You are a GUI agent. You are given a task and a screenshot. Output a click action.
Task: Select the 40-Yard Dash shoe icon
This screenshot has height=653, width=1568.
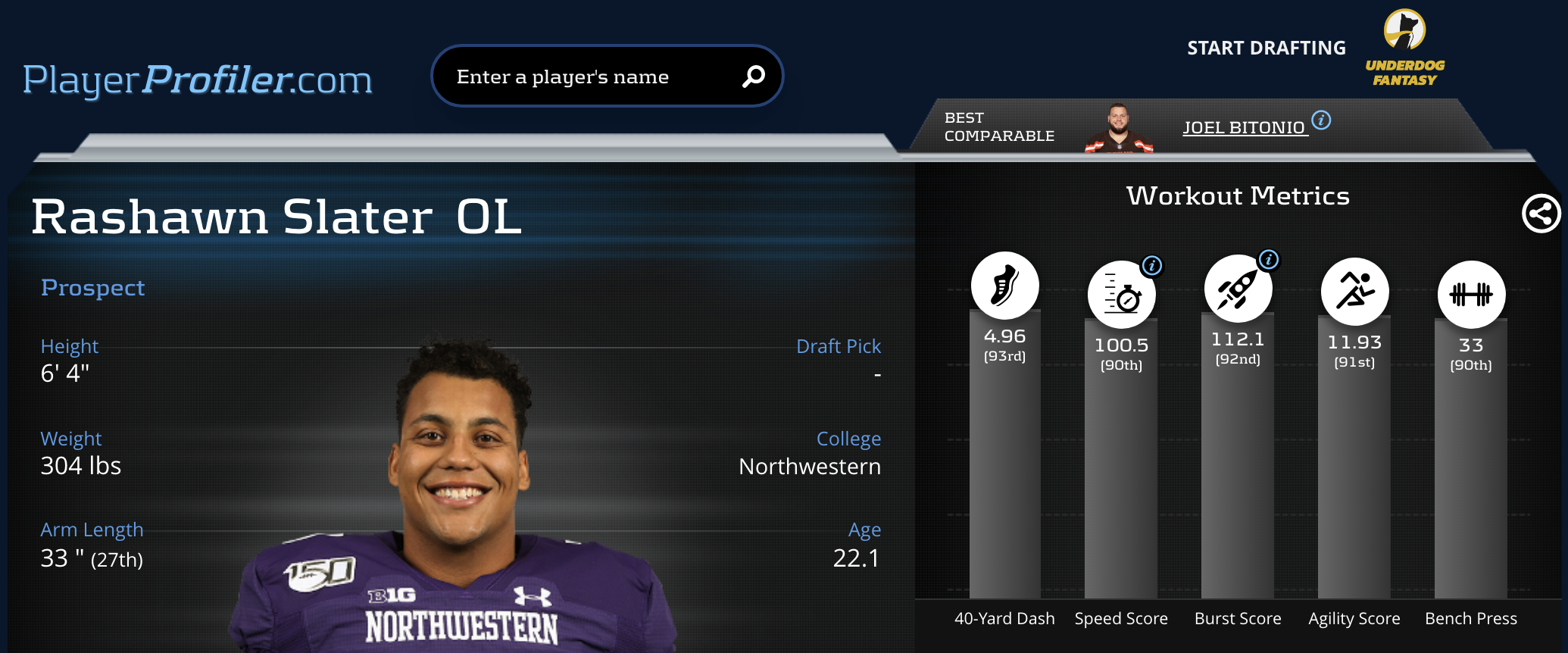click(x=1004, y=286)
